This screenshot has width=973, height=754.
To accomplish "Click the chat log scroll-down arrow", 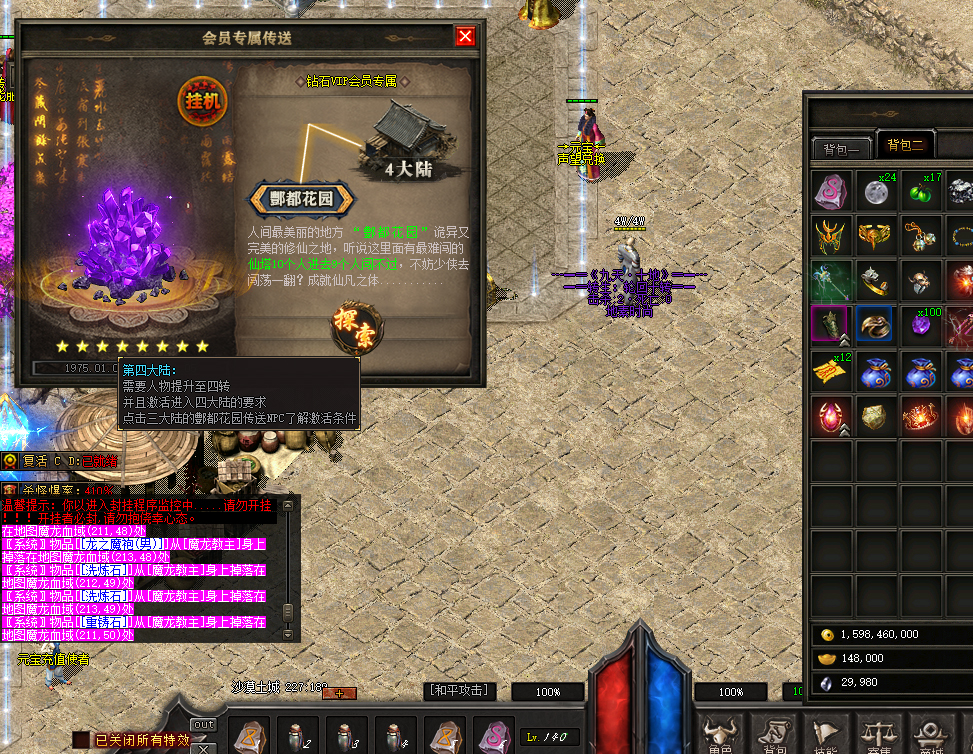I will 288,632.
